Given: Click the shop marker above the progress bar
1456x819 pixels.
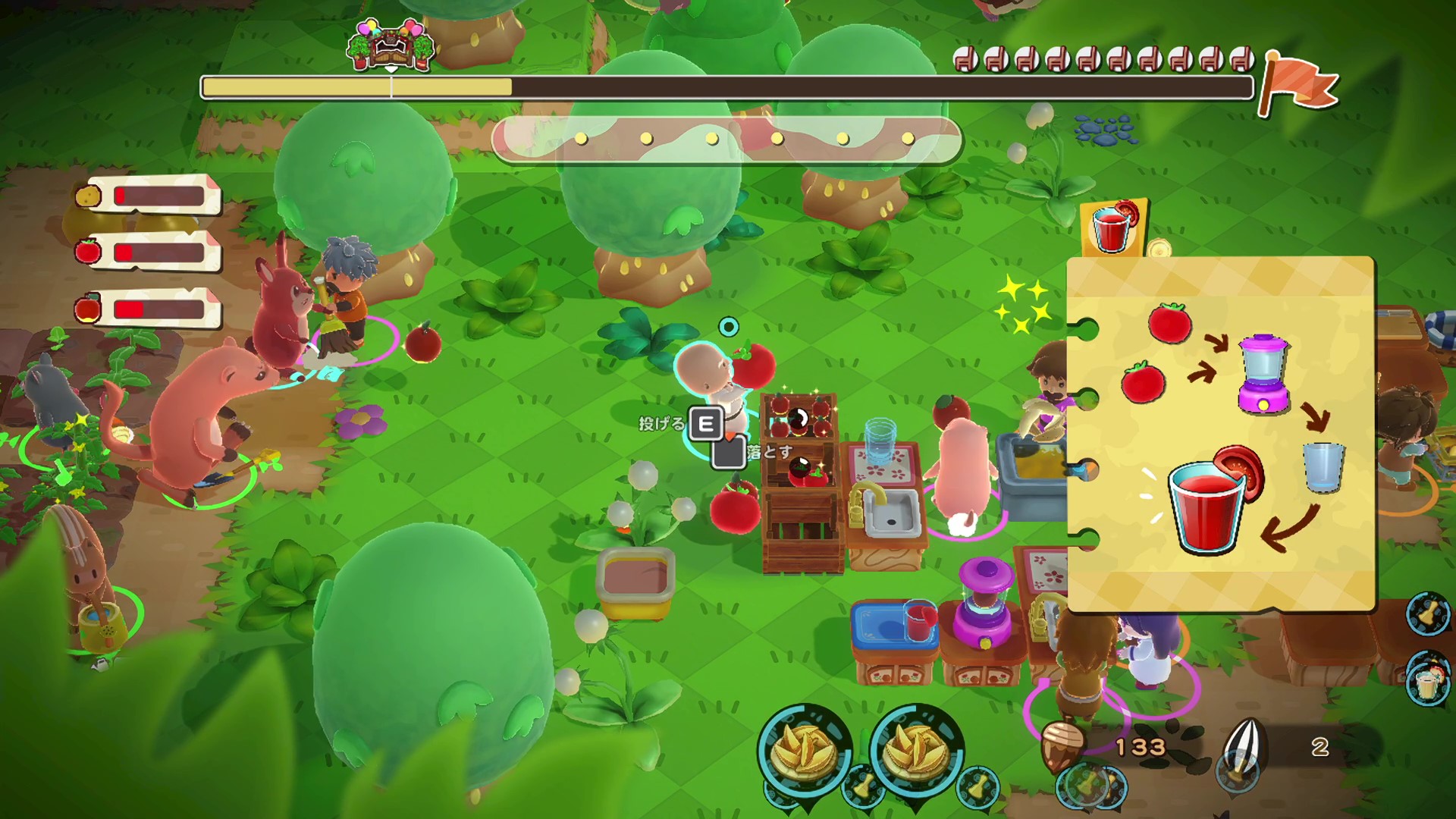Looking at the screenshot, I should tap(391, 45).
